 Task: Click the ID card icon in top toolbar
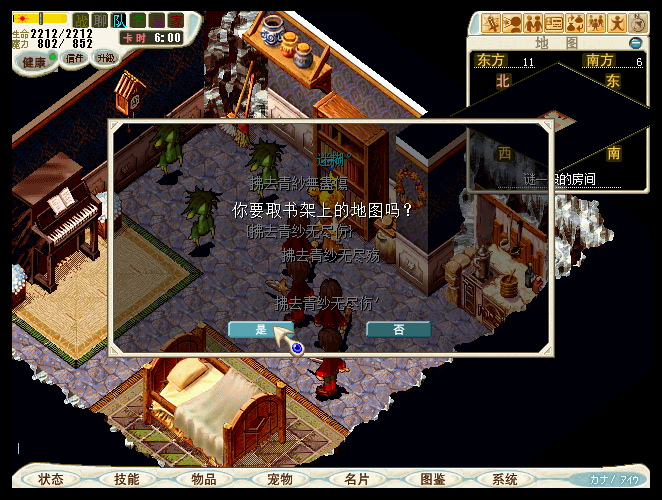coord(553,23)
